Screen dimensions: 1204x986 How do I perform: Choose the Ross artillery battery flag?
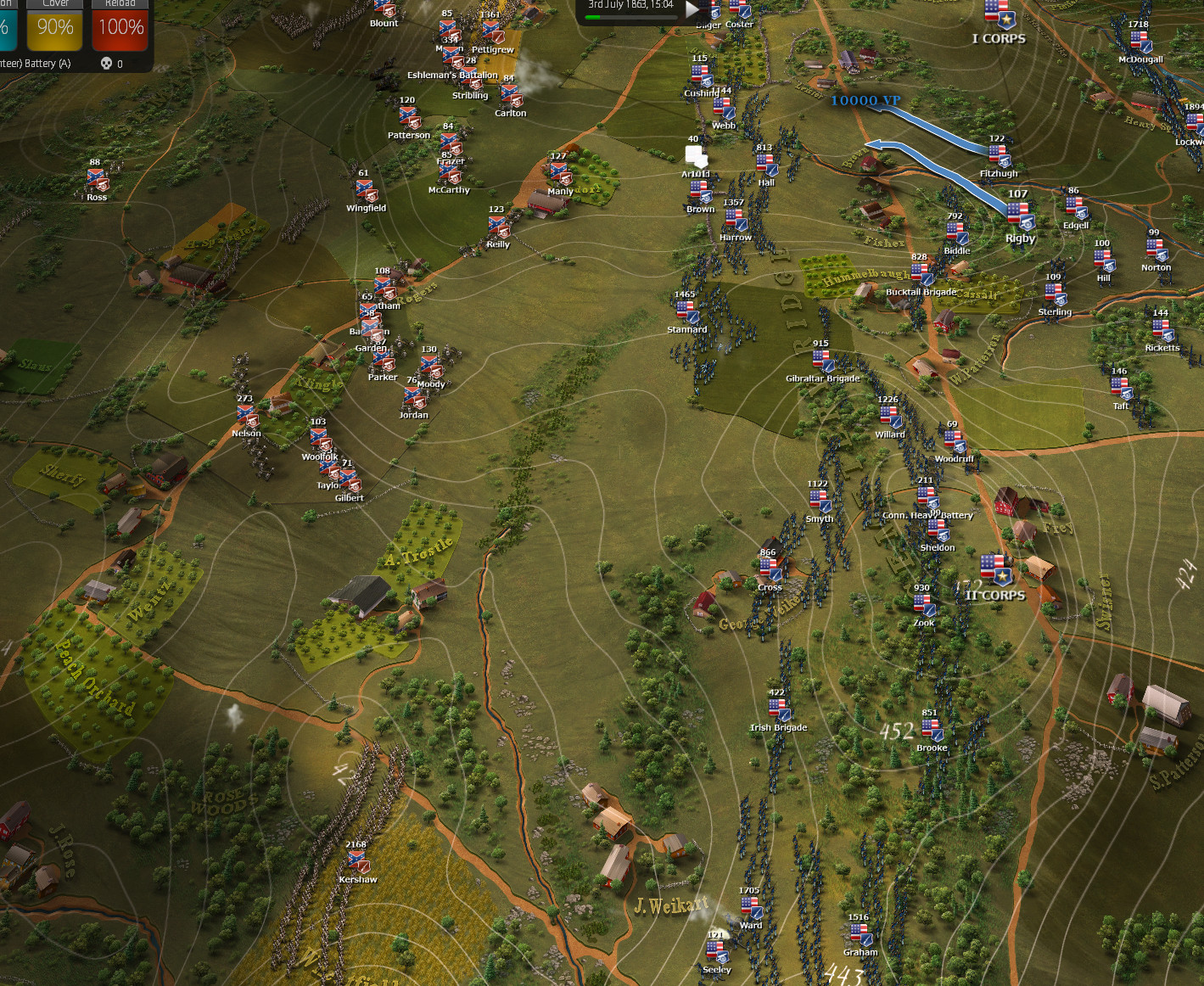pyautogui.click(x=96, y=179)
